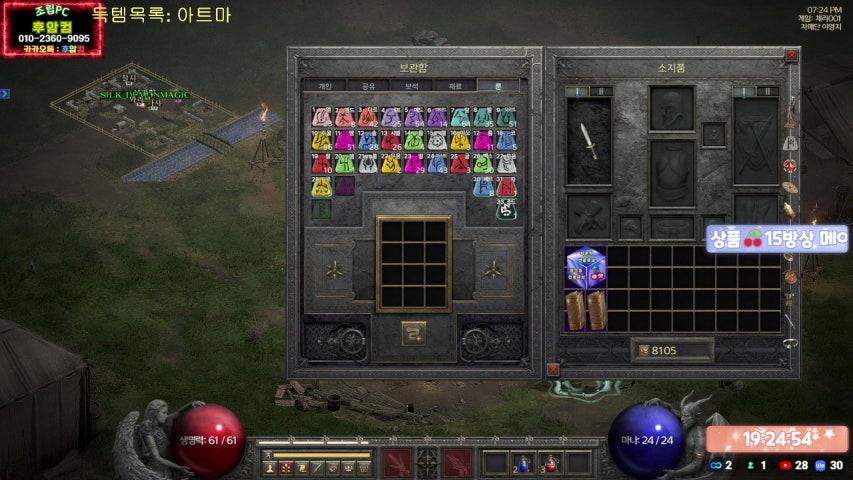Click the gold amount button showing 8105
853x480 pixels.
[672, 350]
